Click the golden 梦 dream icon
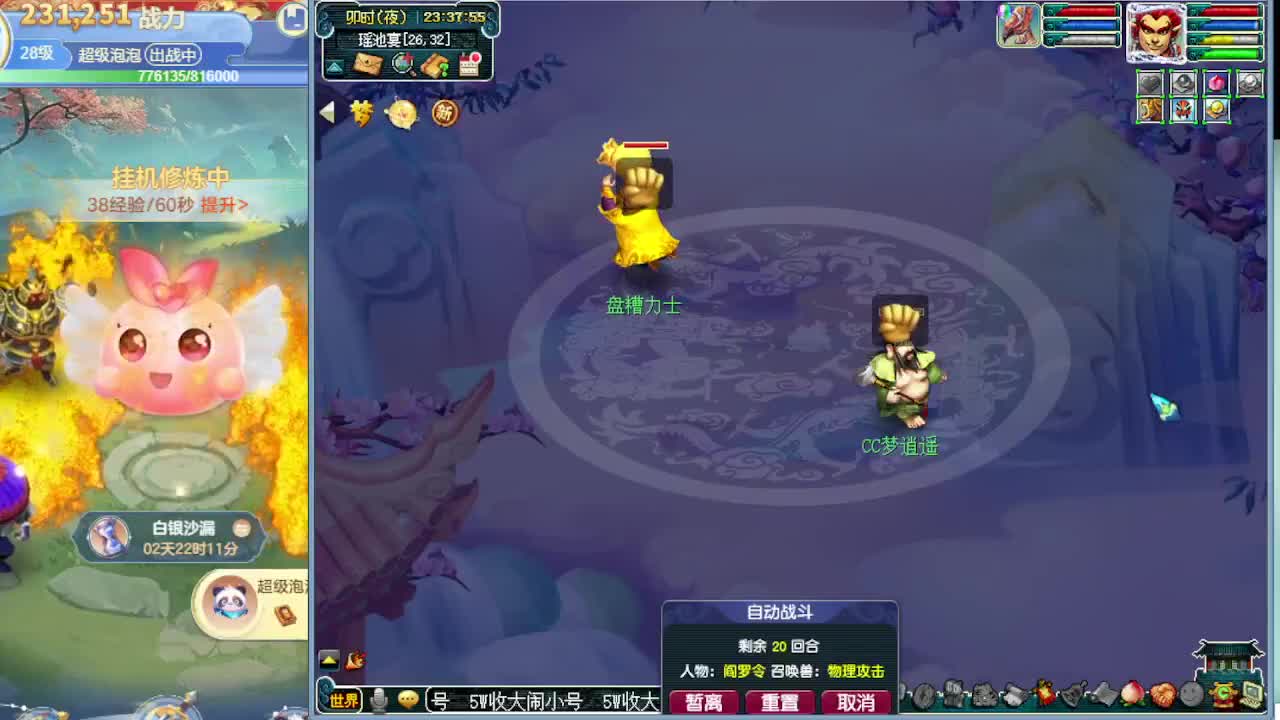Image resolution: width=1280 pixels, height=720 pixels. click(362, 113)
